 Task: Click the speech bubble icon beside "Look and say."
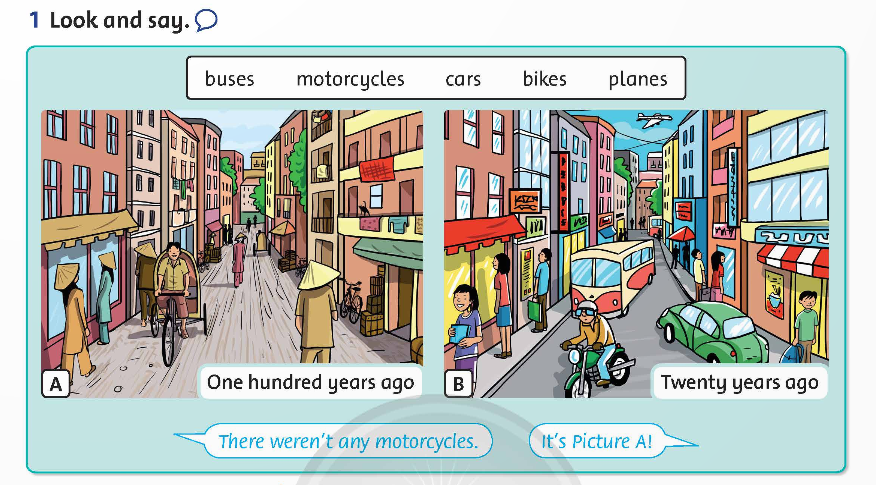tap(207, 19)
